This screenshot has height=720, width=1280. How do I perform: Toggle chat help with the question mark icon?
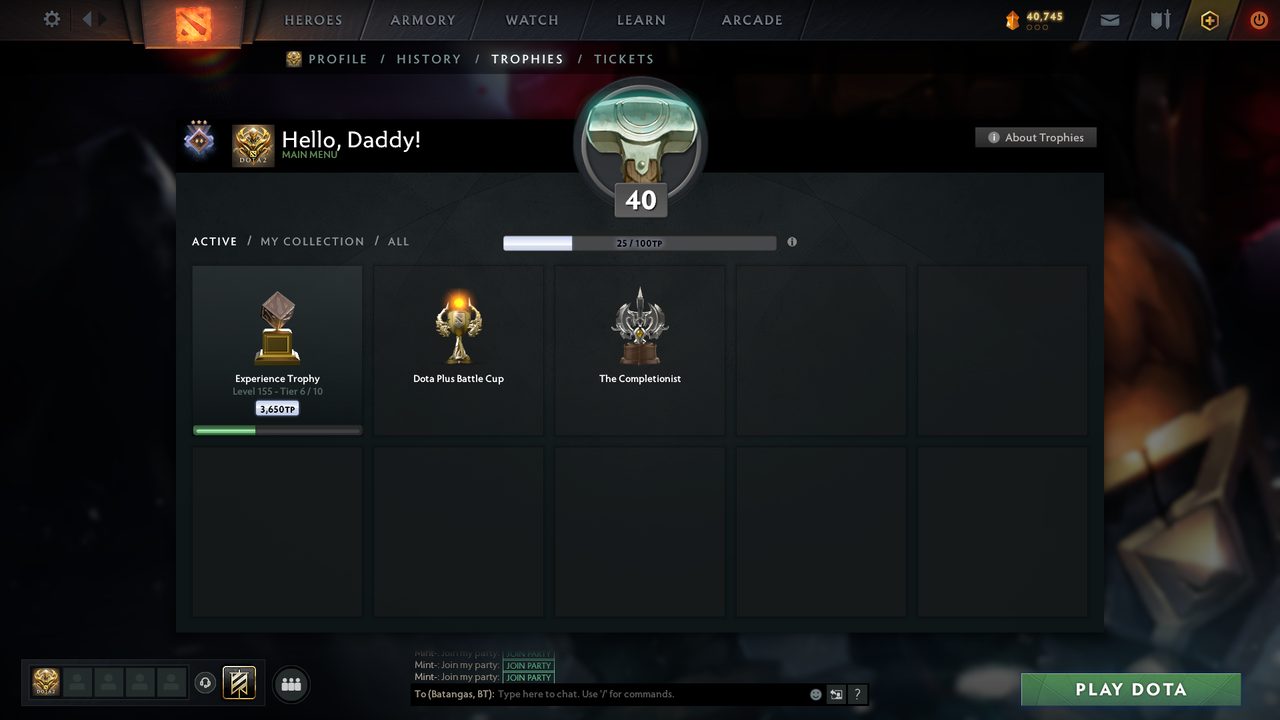pyautogui.click(x=857, y=694)
